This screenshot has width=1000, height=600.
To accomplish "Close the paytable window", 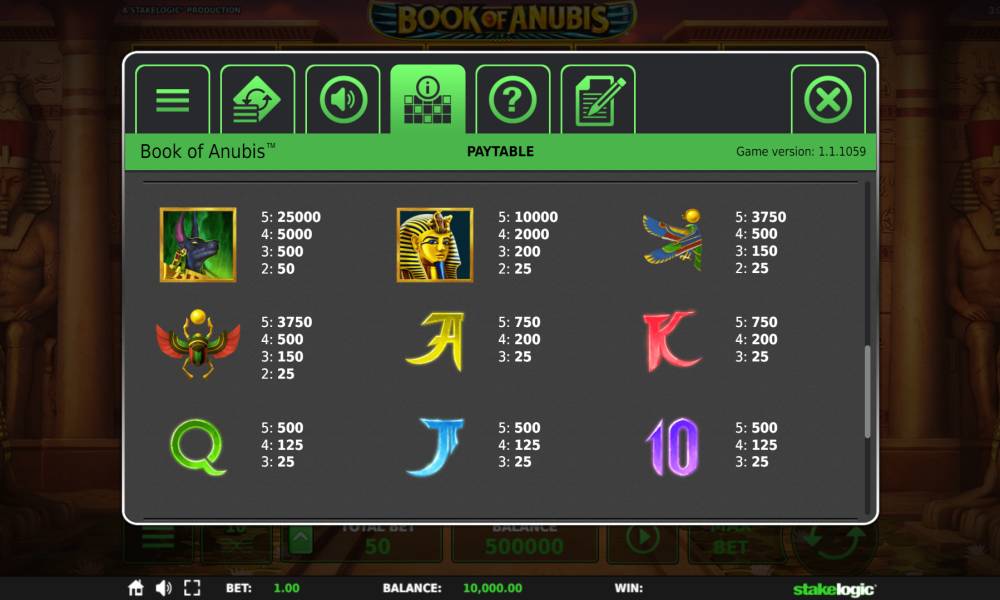I will (x=828, y=100).
